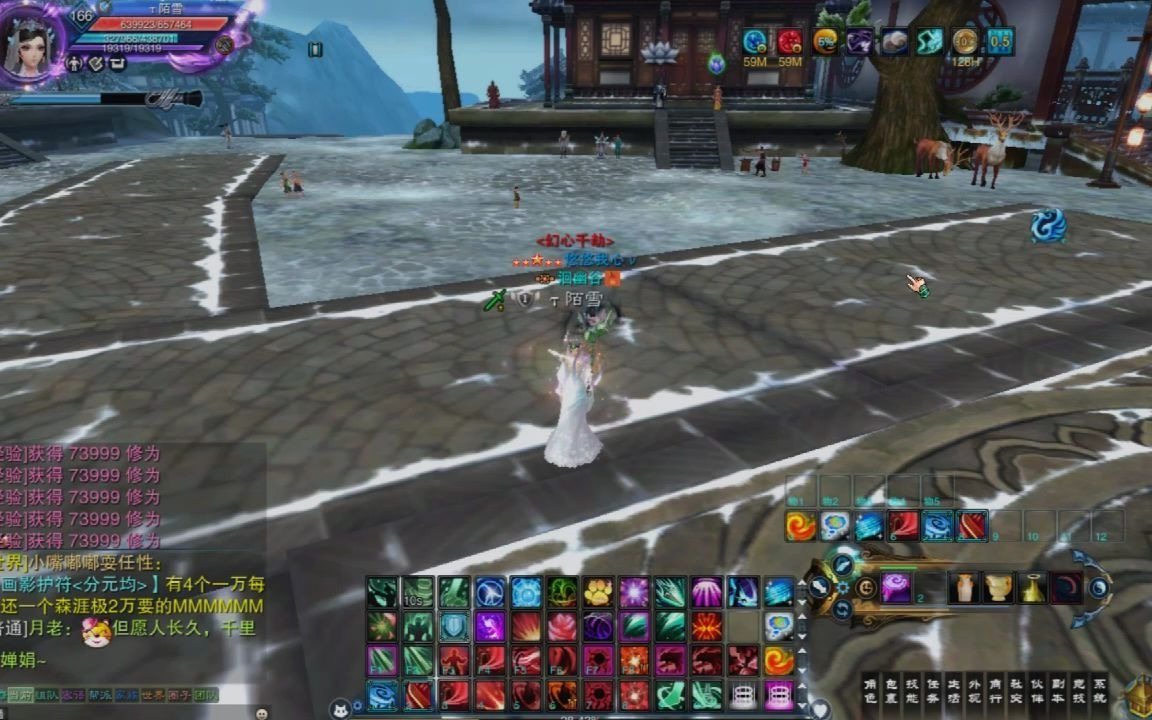Open the 副本 dungeon menu
The image size is (1152, 720).
click(x=1056, y=692)
